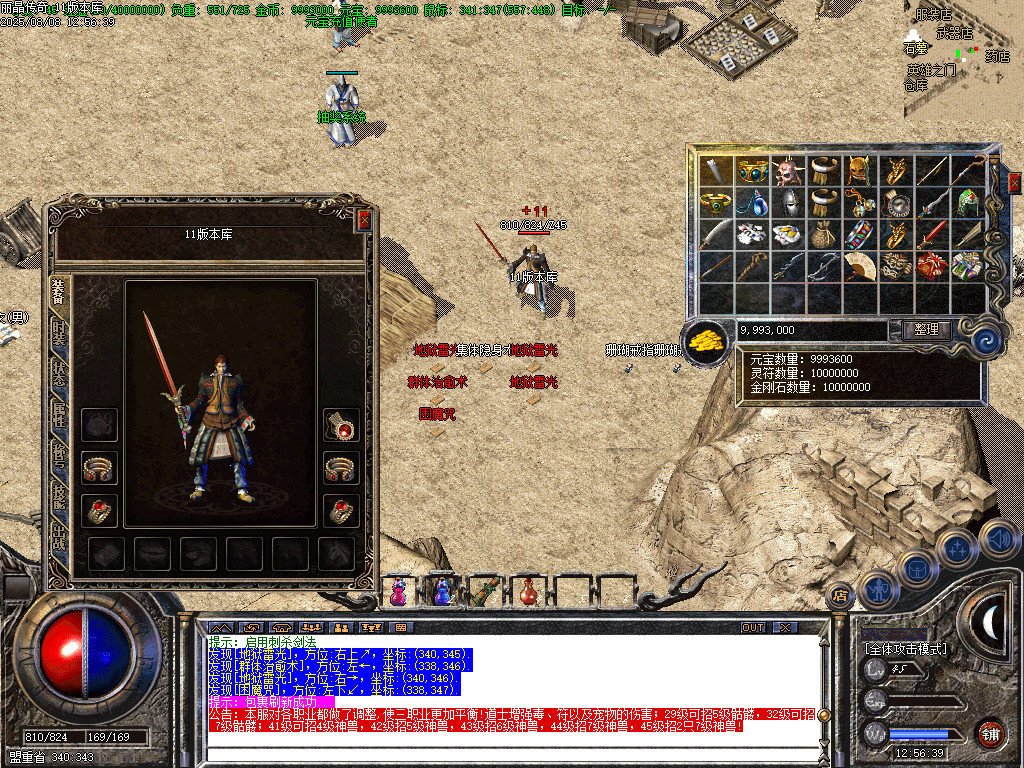The height and width of the screenshot is (768, 1024).
Task: Close the inventory bag window
Action: click(x=1014, y=183)
